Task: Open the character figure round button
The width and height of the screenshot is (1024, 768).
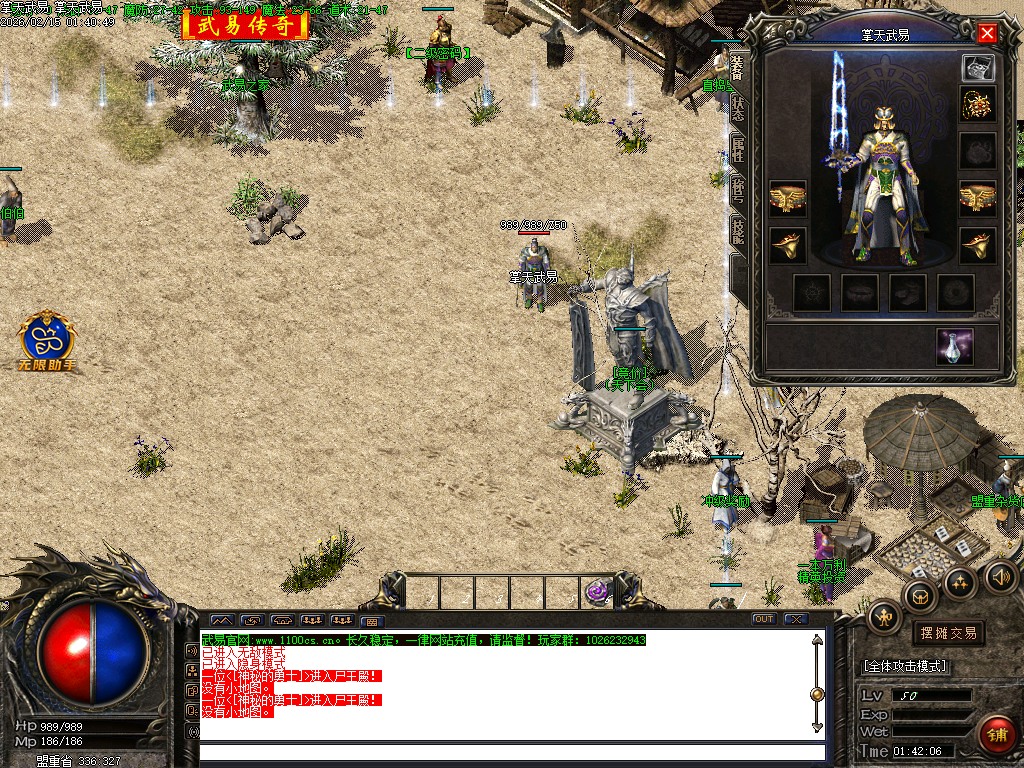Action: (884, 617)
